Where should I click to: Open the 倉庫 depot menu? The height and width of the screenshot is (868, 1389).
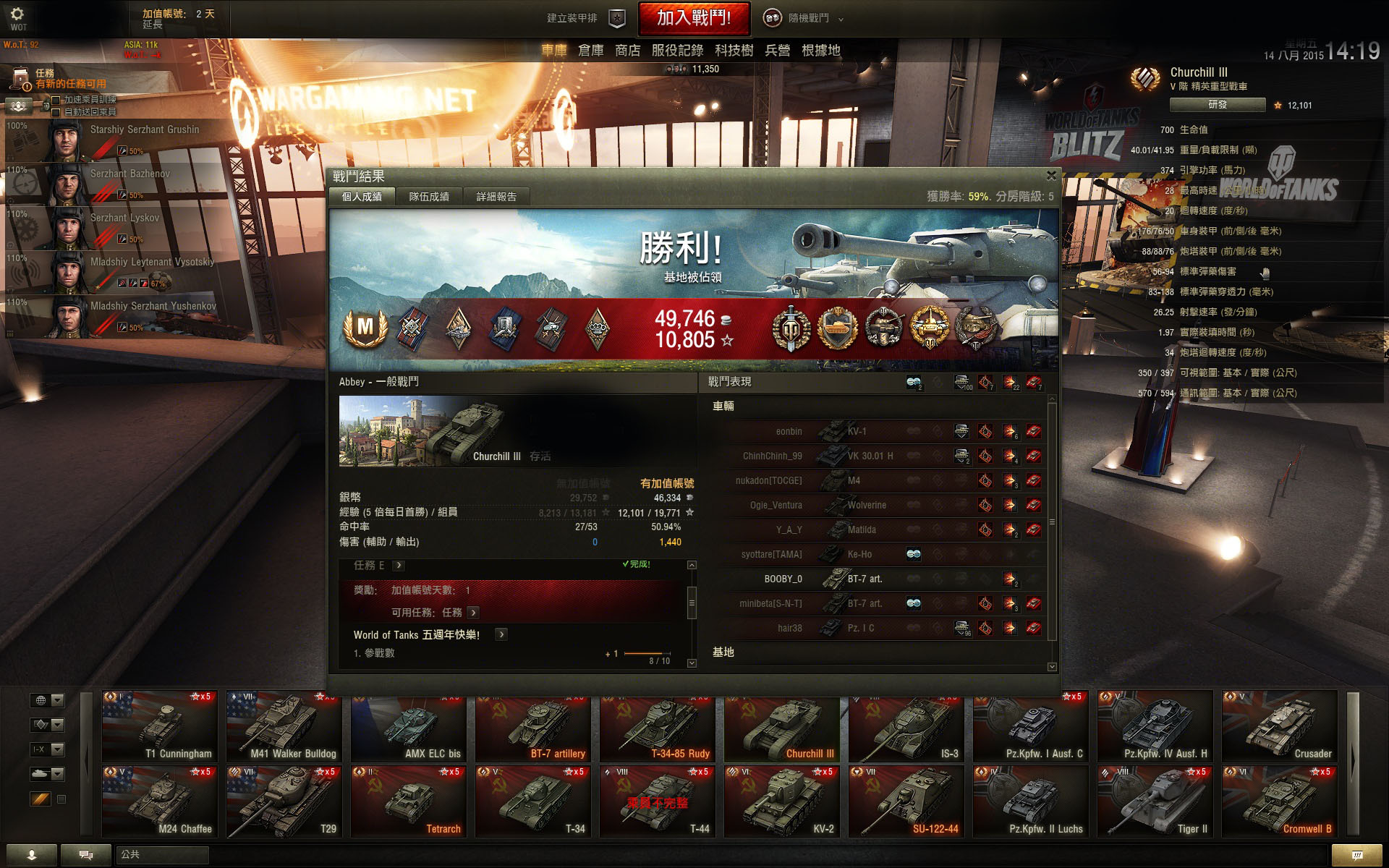(590, 51)
